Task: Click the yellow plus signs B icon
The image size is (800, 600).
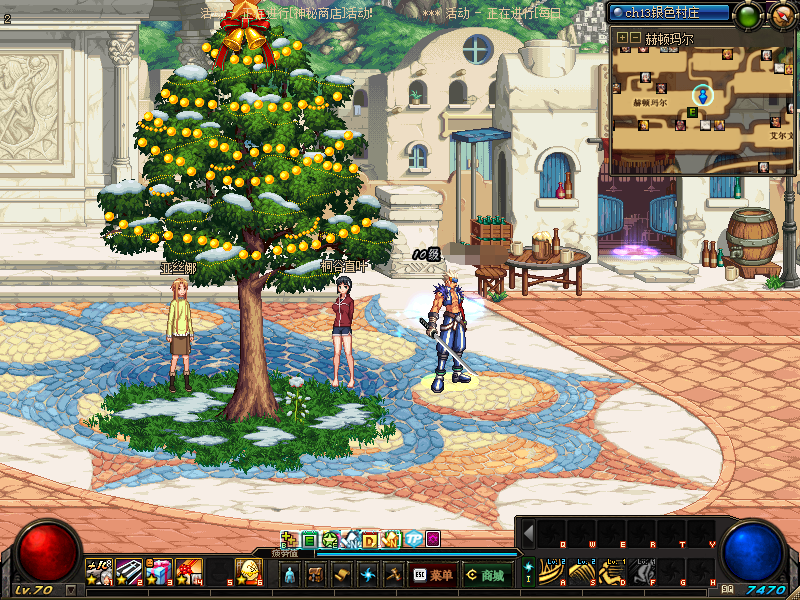Action: pyautogui.click(x=289, y=540)
